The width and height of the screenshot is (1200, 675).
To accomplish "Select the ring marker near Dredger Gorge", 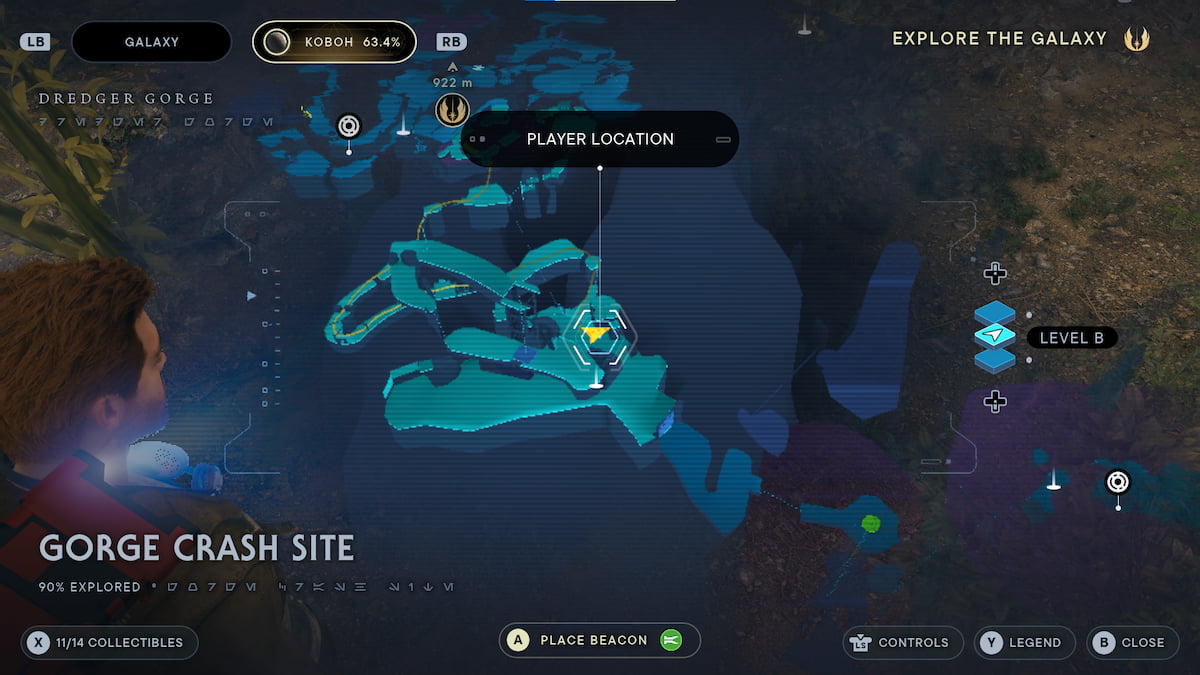I will pyautogui.click(x=348, y=126).
